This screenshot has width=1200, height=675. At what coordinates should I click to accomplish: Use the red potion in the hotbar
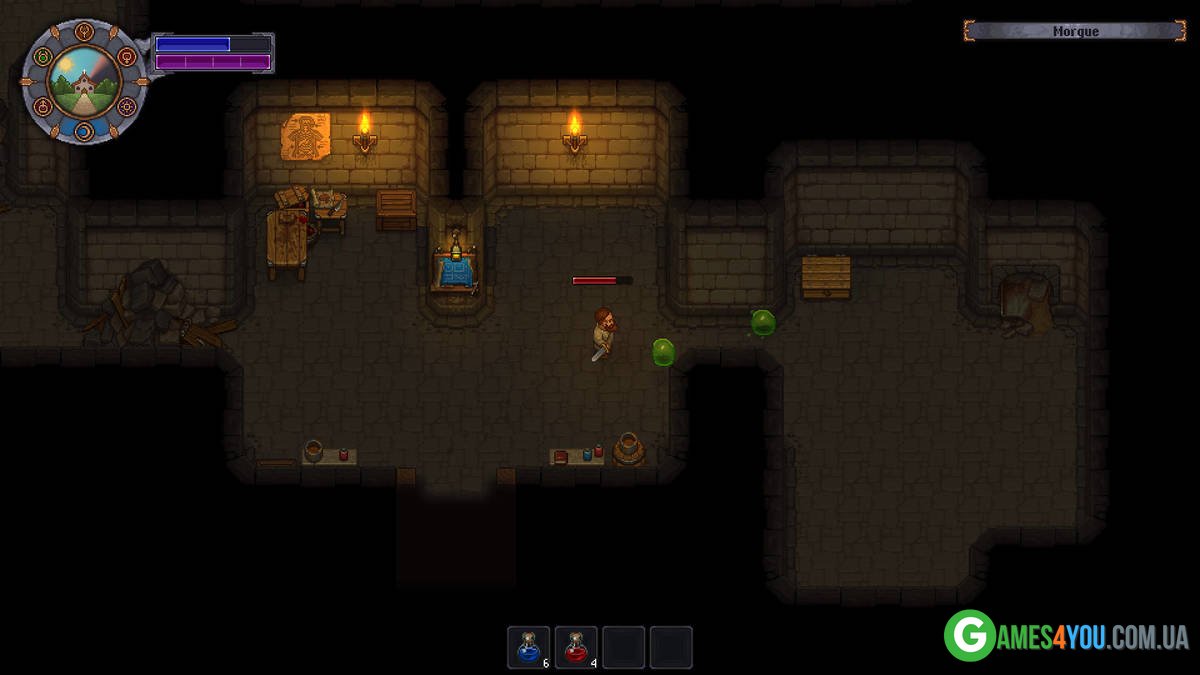(x=576, y=647)
